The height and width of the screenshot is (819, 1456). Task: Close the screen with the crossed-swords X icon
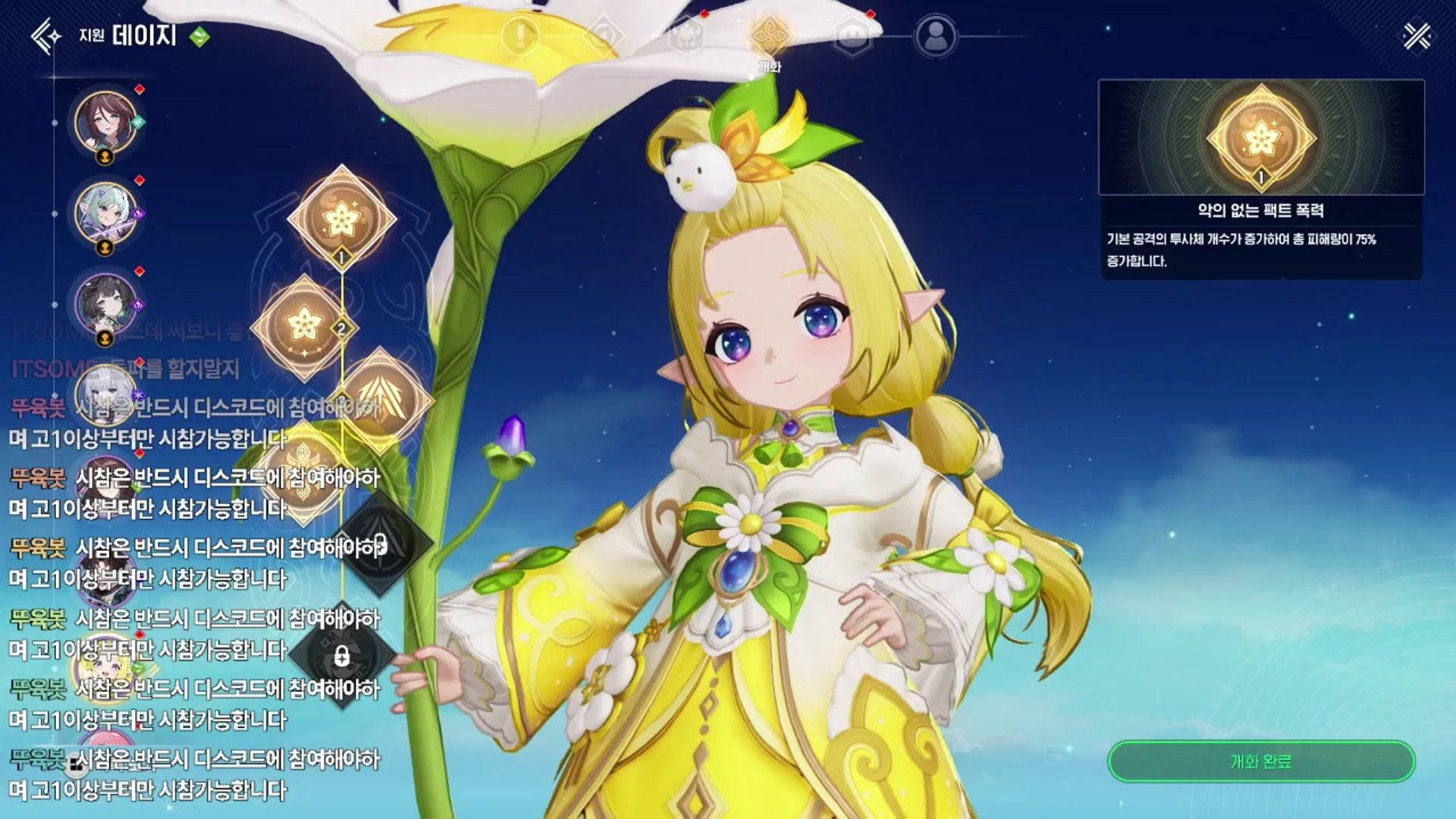click(1417, 36)
